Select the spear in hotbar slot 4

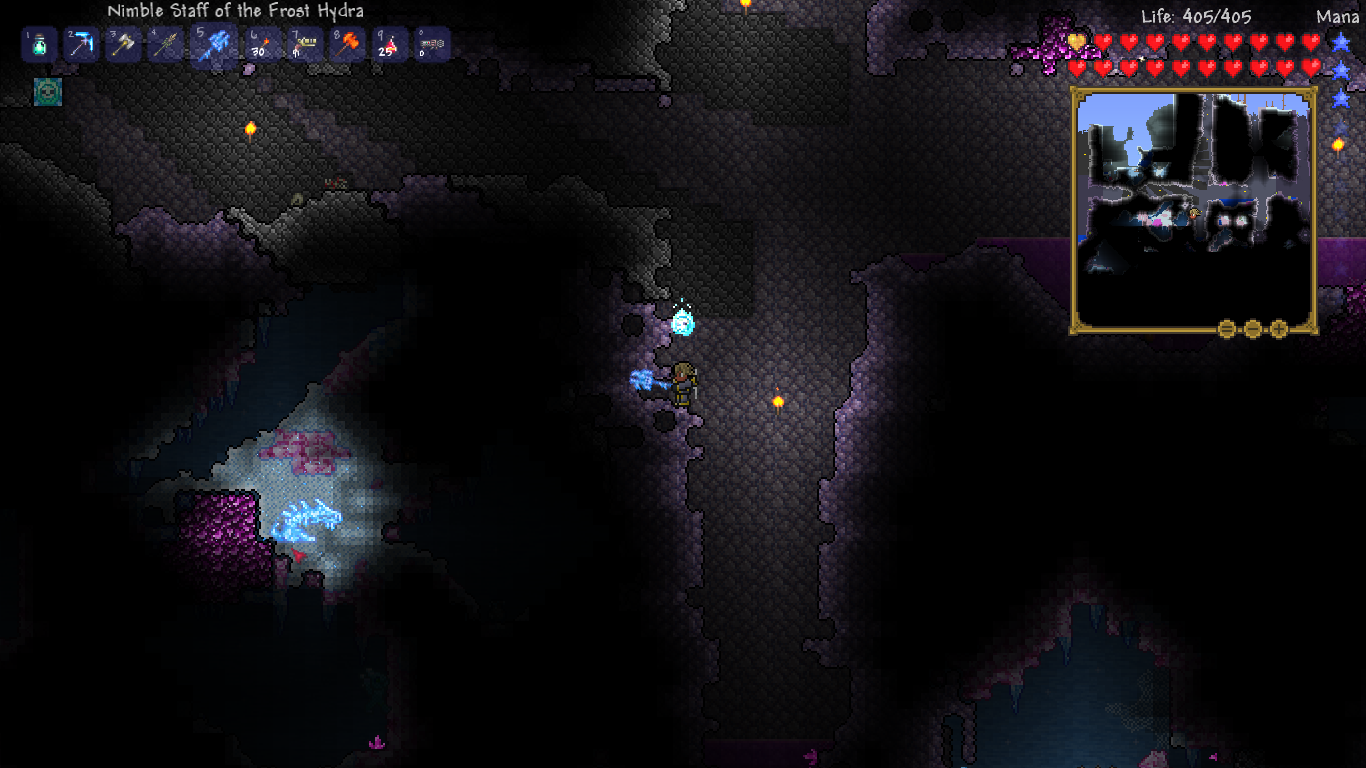pos(166,44)
